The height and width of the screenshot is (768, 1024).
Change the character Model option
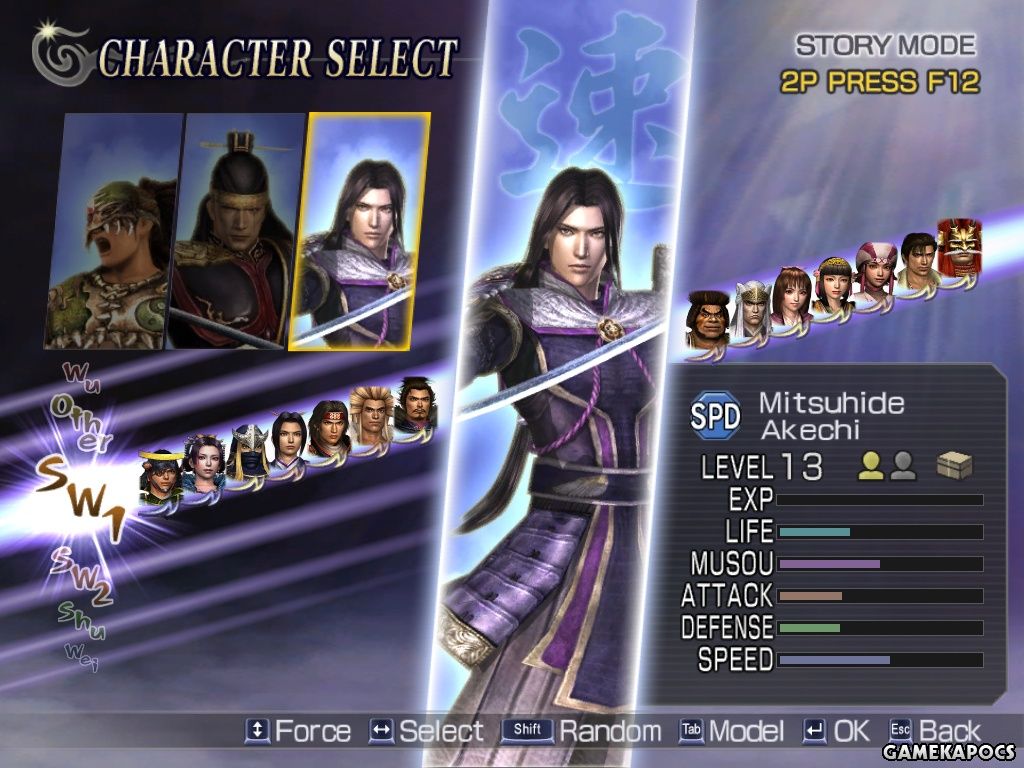731,731
